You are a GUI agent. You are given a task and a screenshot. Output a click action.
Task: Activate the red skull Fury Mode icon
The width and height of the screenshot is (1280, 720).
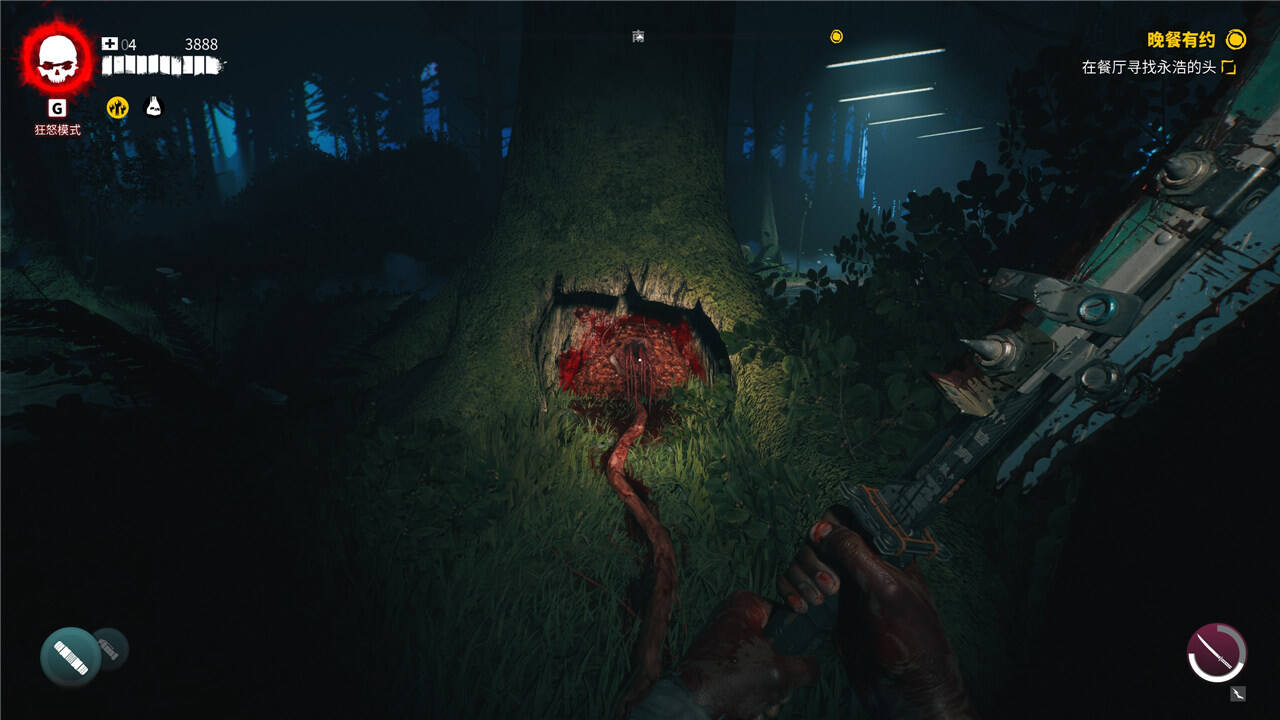coord(57,59)
